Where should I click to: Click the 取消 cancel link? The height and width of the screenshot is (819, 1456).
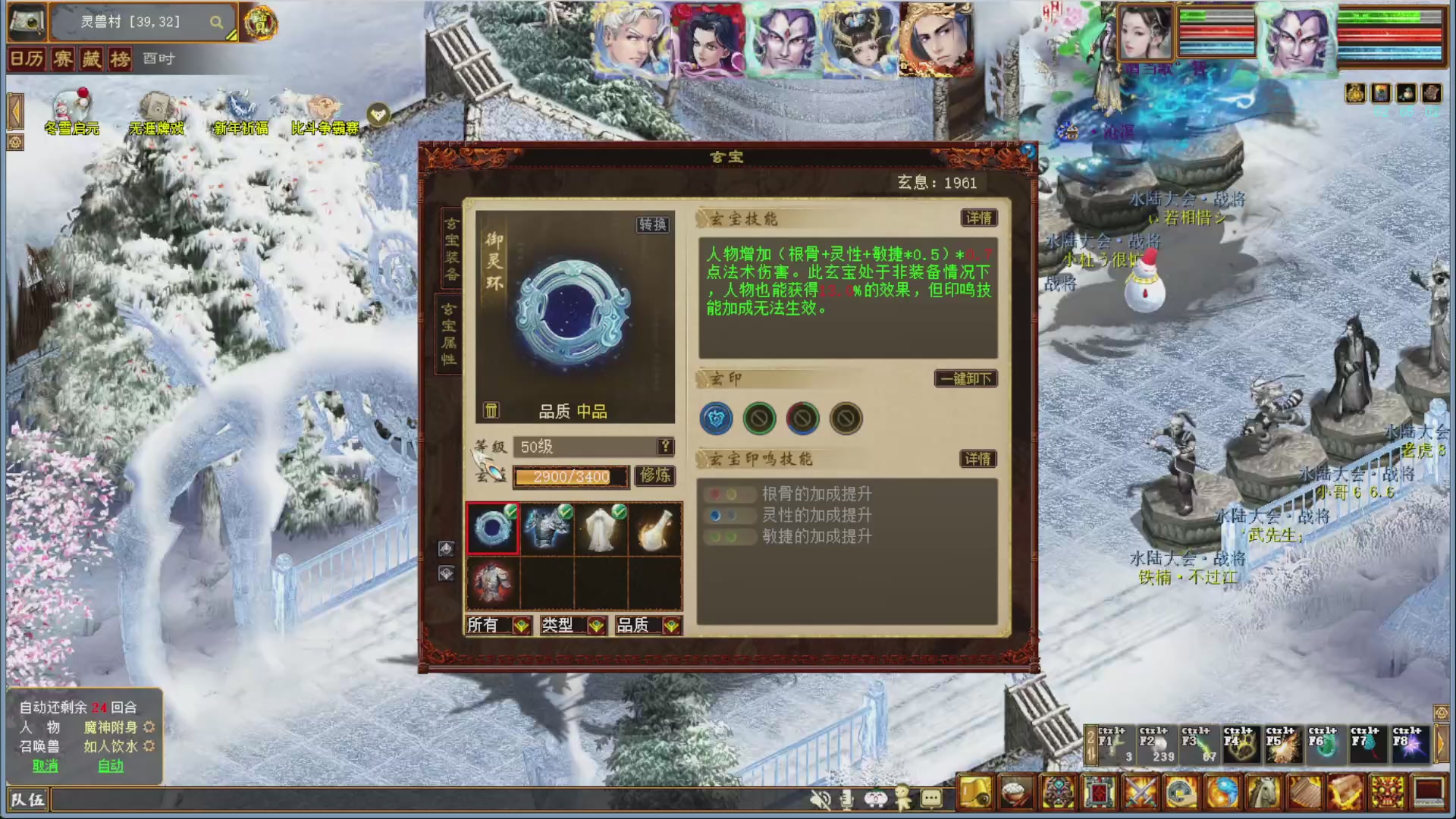[x=43, y=766]
